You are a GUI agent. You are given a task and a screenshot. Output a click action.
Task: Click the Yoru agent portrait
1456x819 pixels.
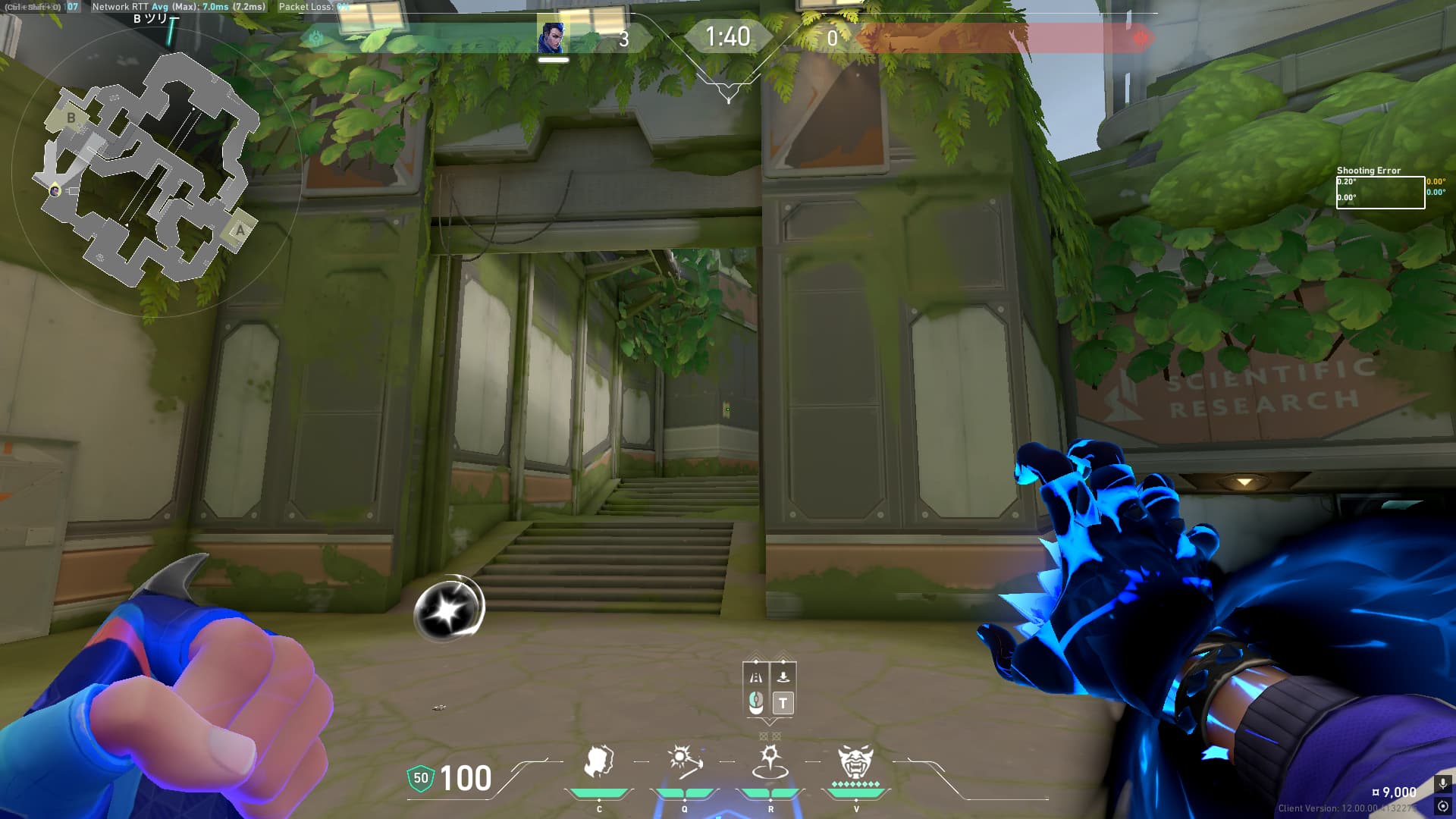551,37
